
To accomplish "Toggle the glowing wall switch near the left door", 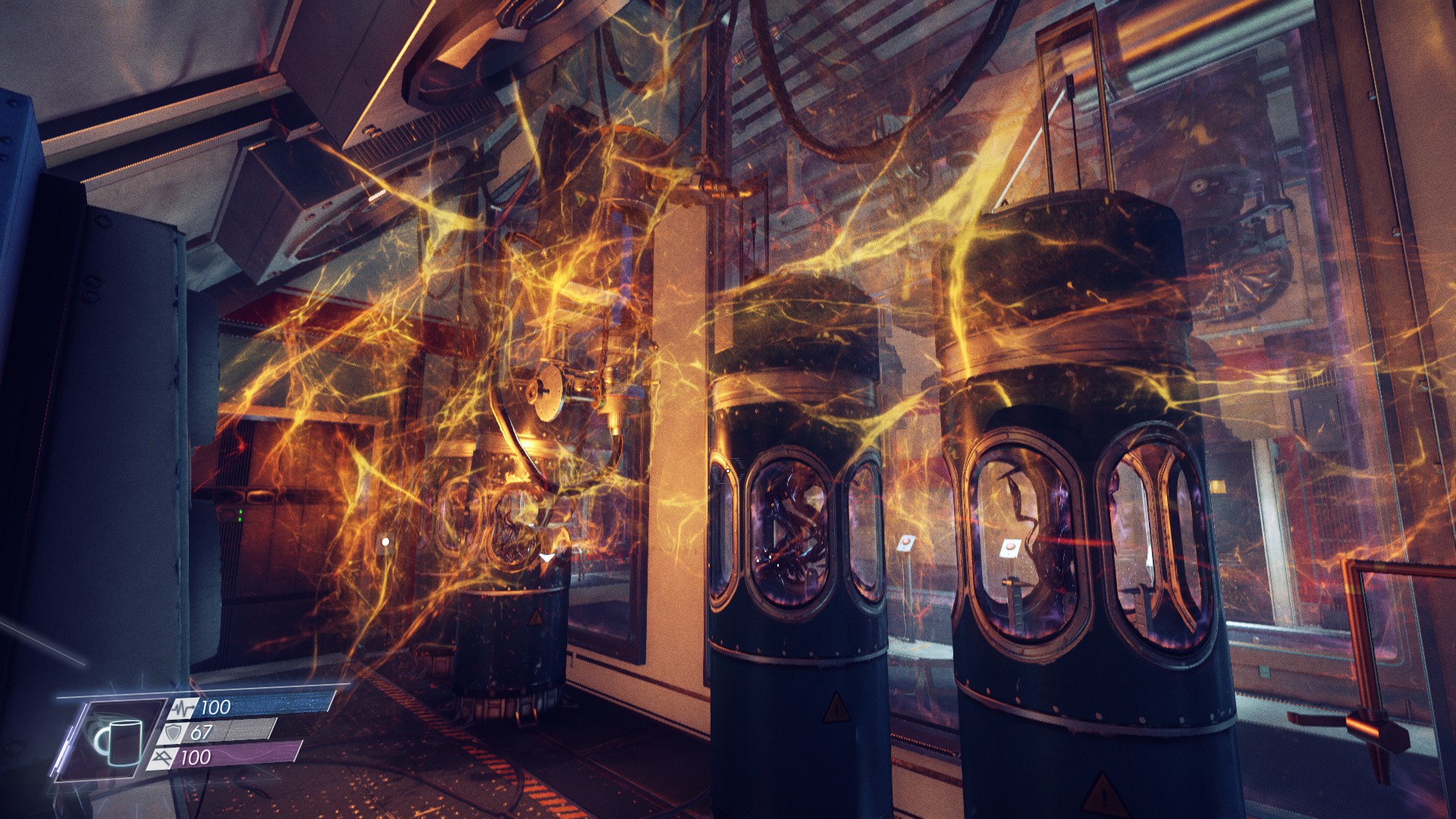I will 385,541.
